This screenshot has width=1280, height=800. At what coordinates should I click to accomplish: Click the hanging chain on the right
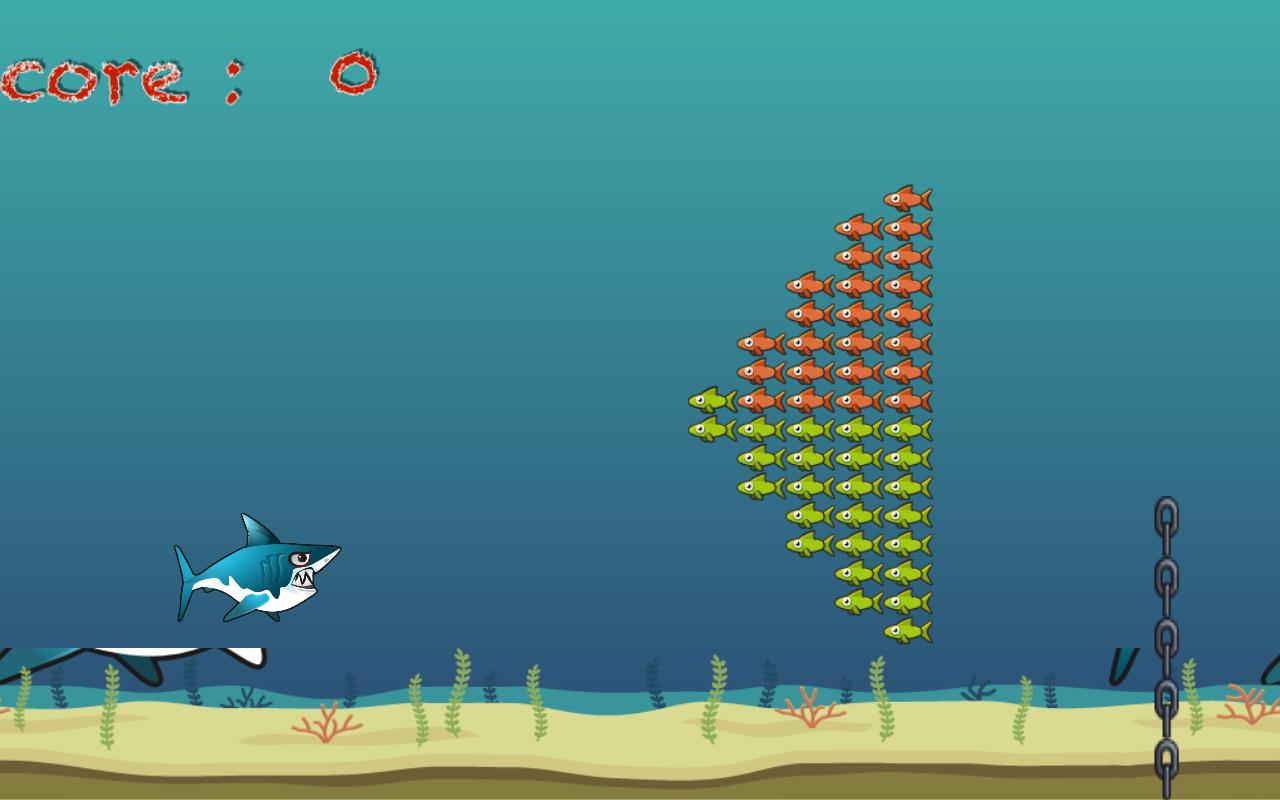click(x=1165, y=600)
